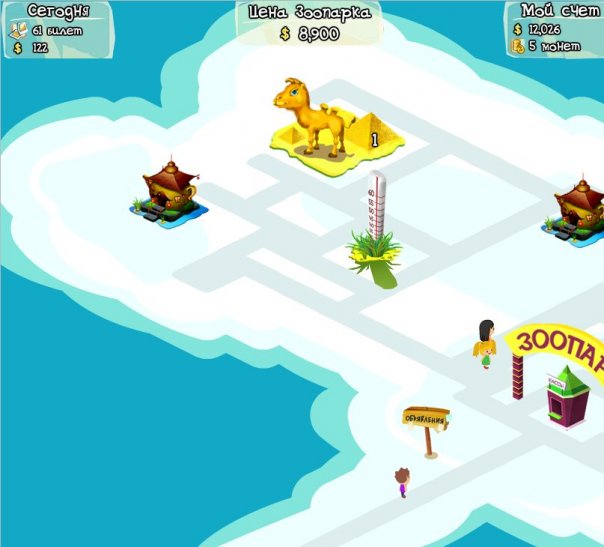Open the "Мой счет" account panel
Viewport: 604px width, 547px height.
[554, 28]
